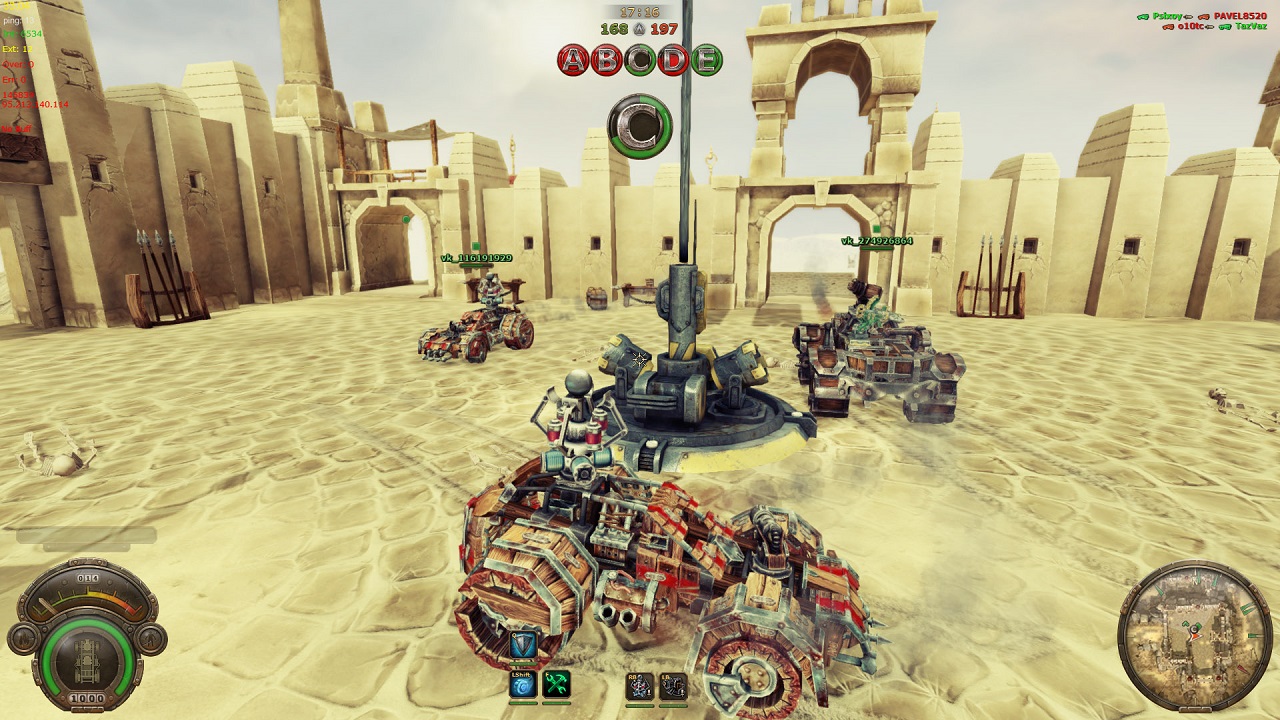Click the large C capture progress marker
1280x720 pixels.
640,126
